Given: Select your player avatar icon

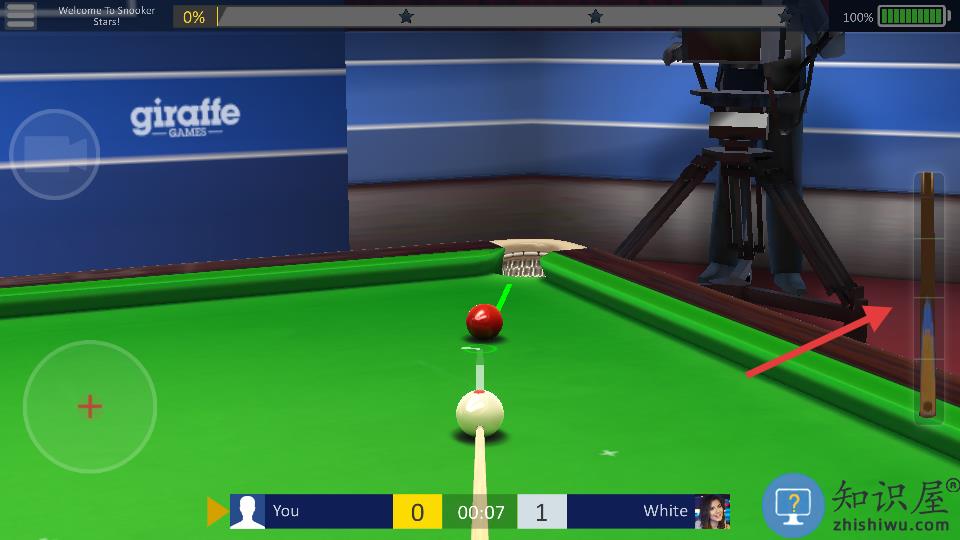Looking at the screenshot, I should 247,511.
